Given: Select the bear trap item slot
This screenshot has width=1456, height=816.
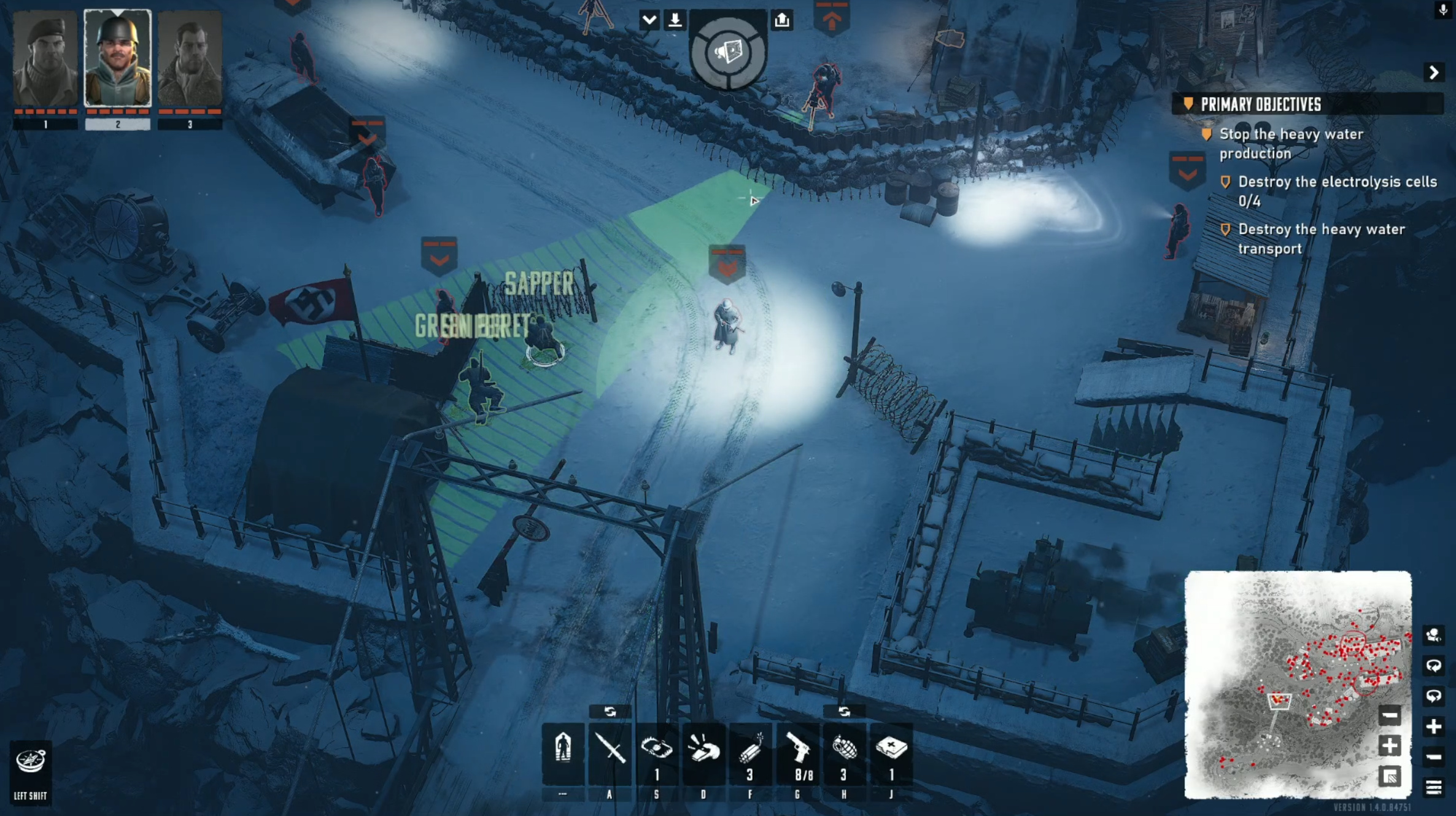Looking at the screenshot, I should click(656, 751).
